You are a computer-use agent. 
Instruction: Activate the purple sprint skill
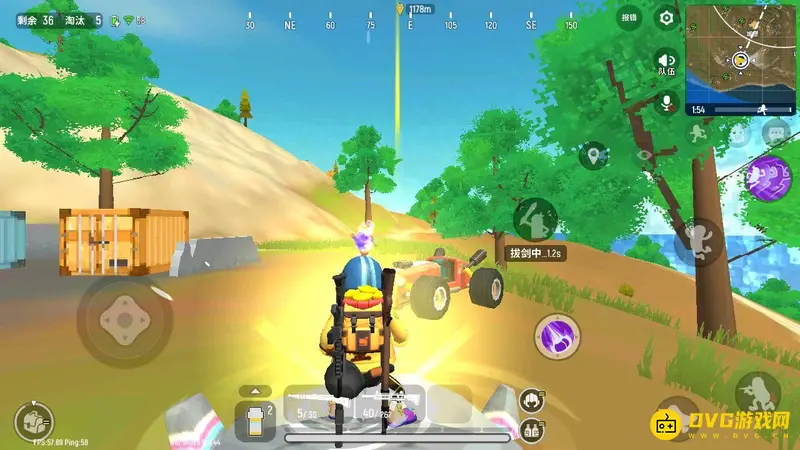[x=770, y=177]
